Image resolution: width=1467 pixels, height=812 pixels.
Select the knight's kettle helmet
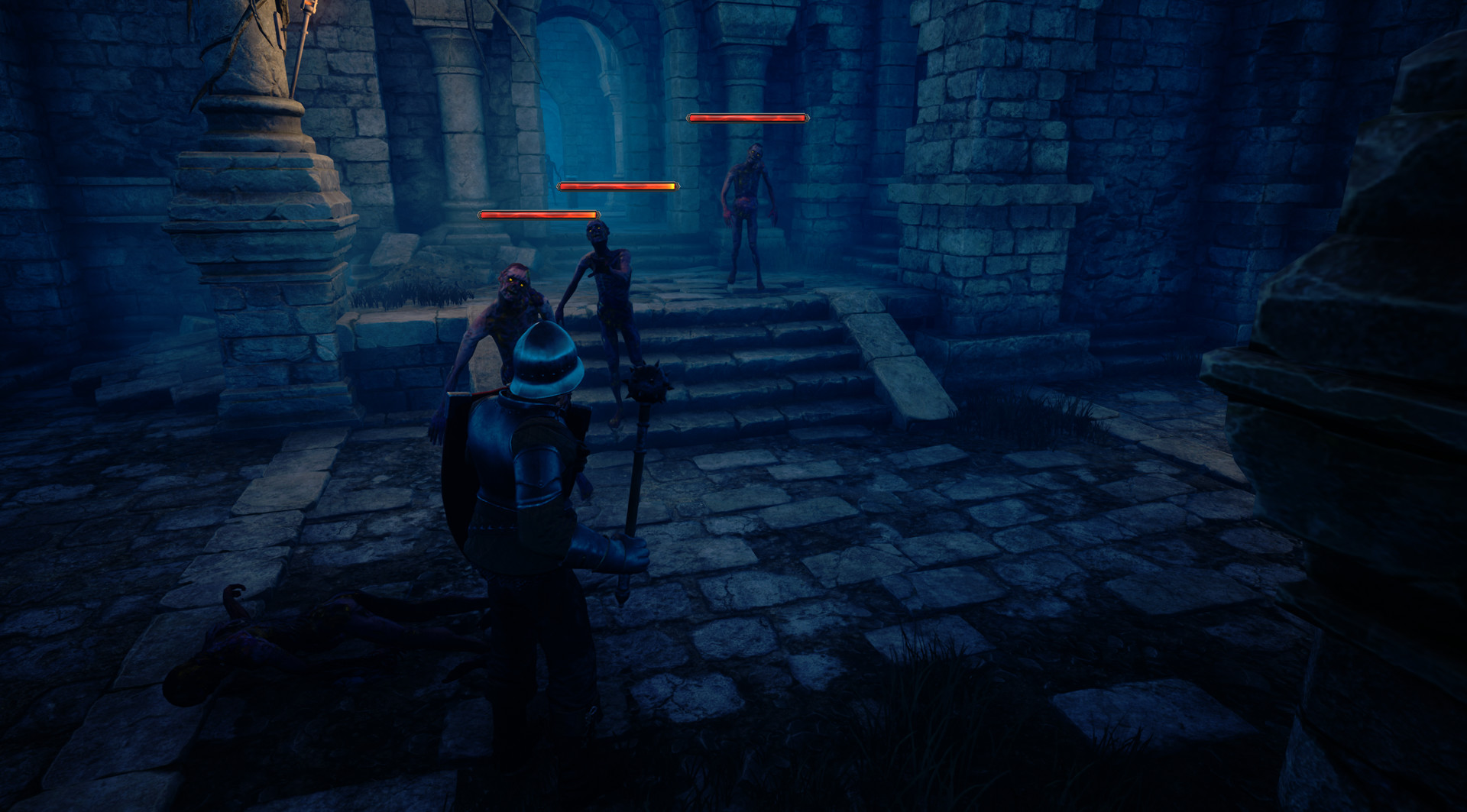[544, 363]
